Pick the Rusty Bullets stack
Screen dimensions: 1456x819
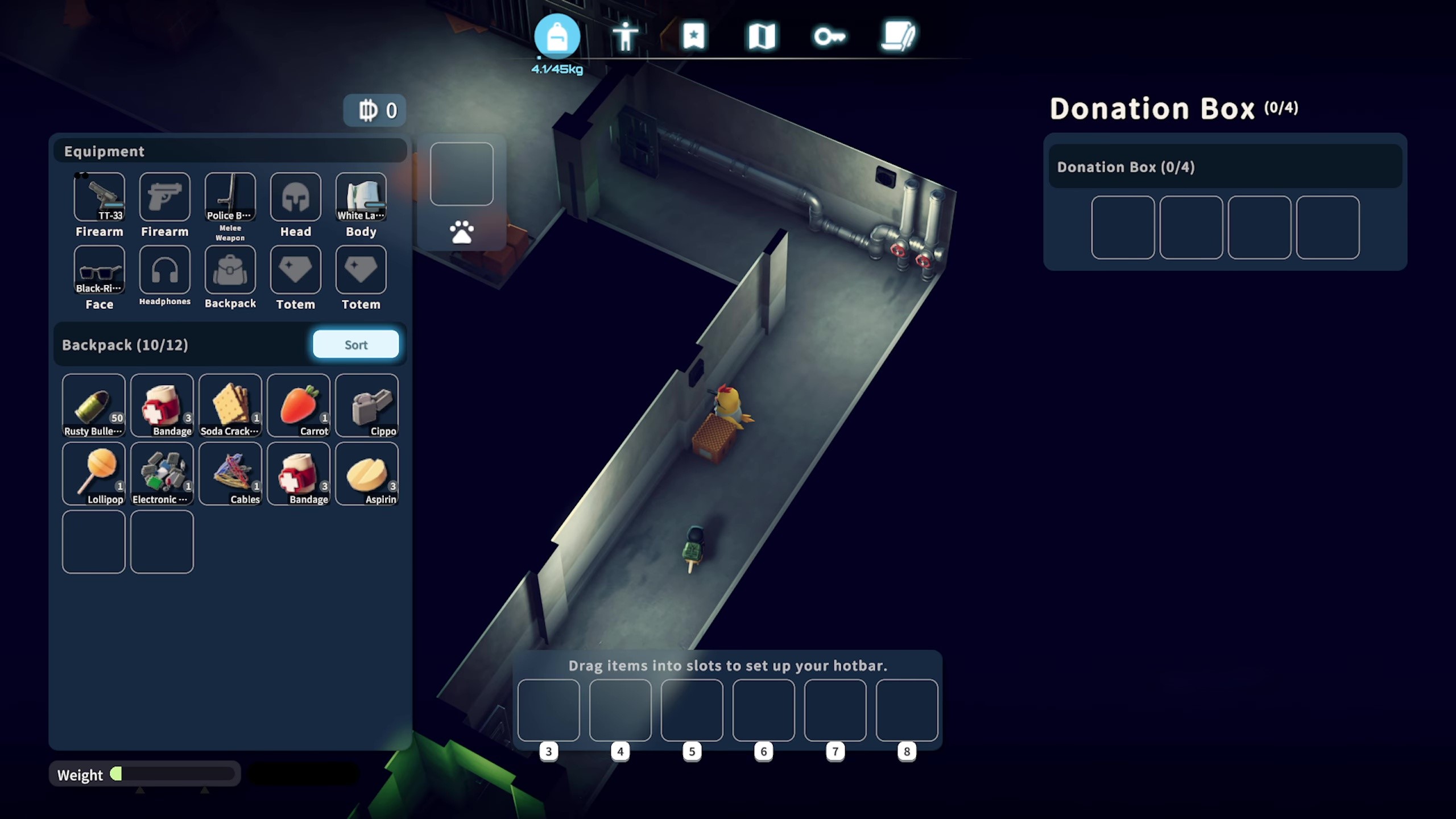click(94, 405)
